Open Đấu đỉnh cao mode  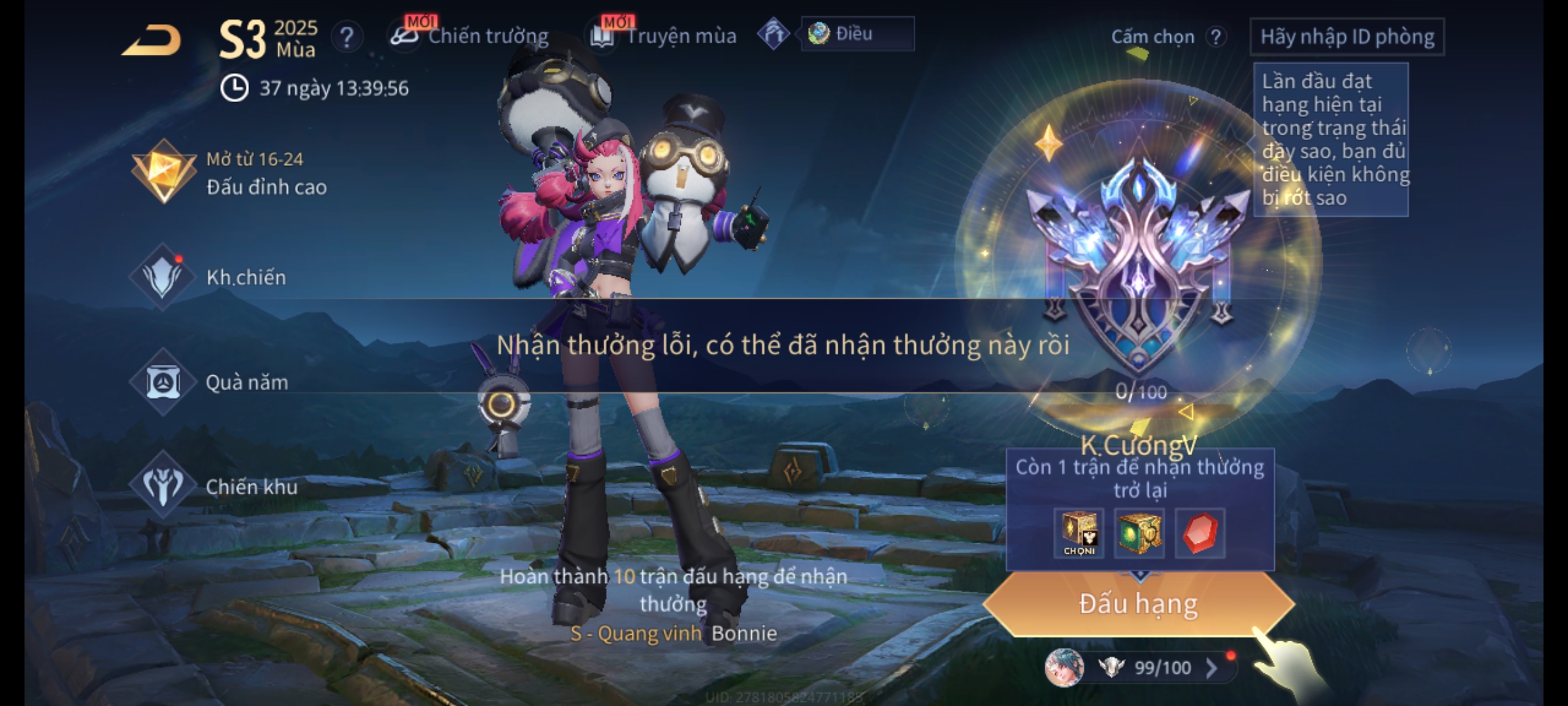[x=230, y=173]
